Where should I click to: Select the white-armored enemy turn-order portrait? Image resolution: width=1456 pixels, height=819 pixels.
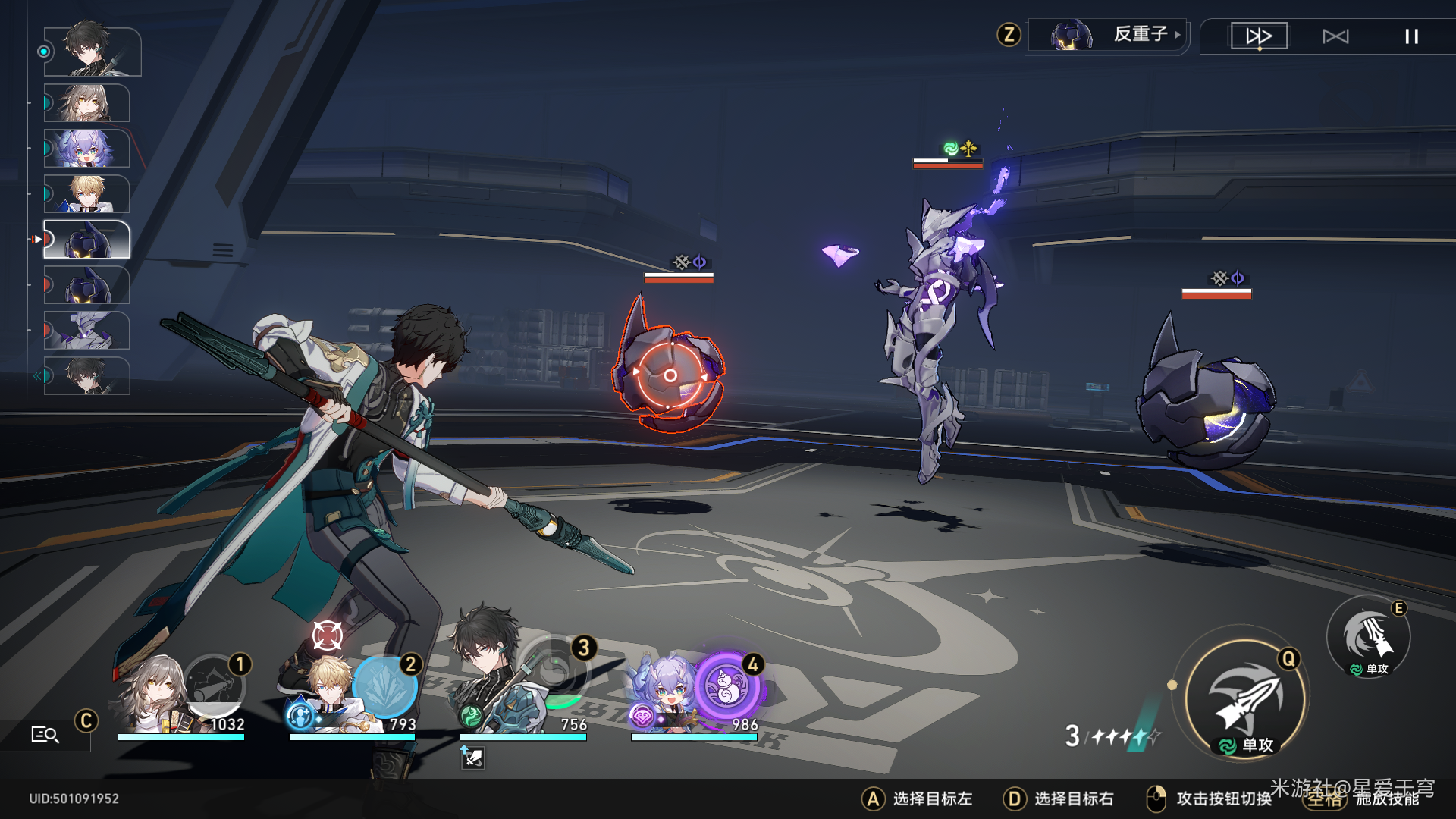87,331
